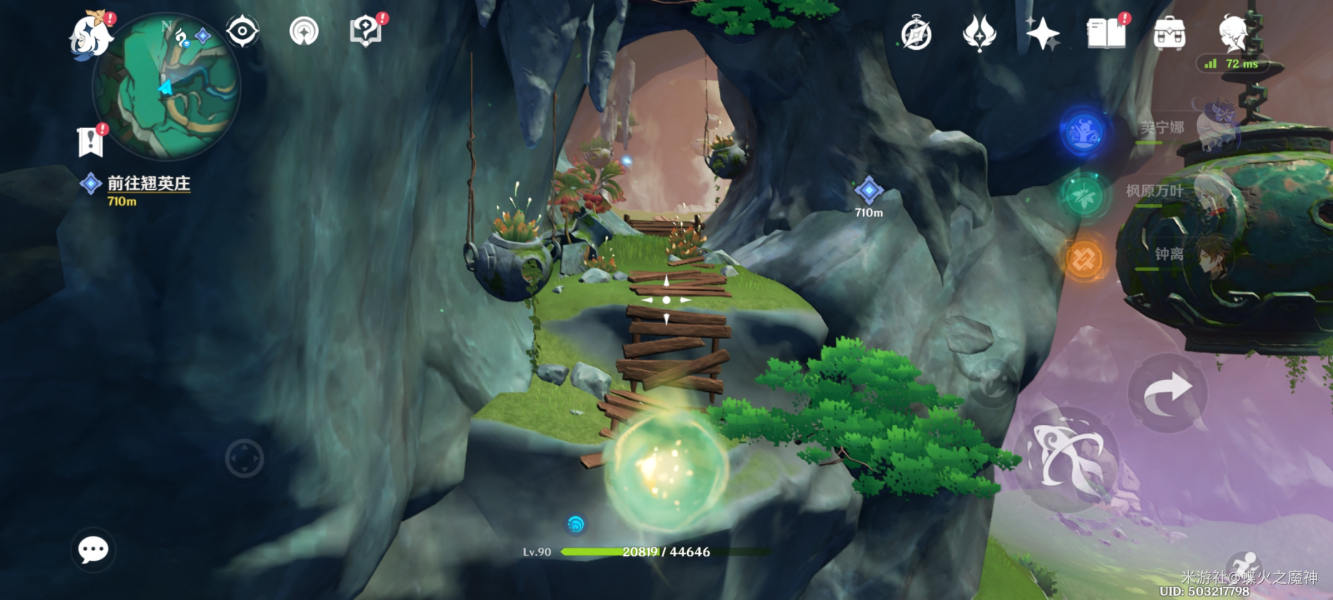1333x600 pixels.
Task: Select the 前往翘英庄 quest tracker
Action: click(x=148, y=184)
